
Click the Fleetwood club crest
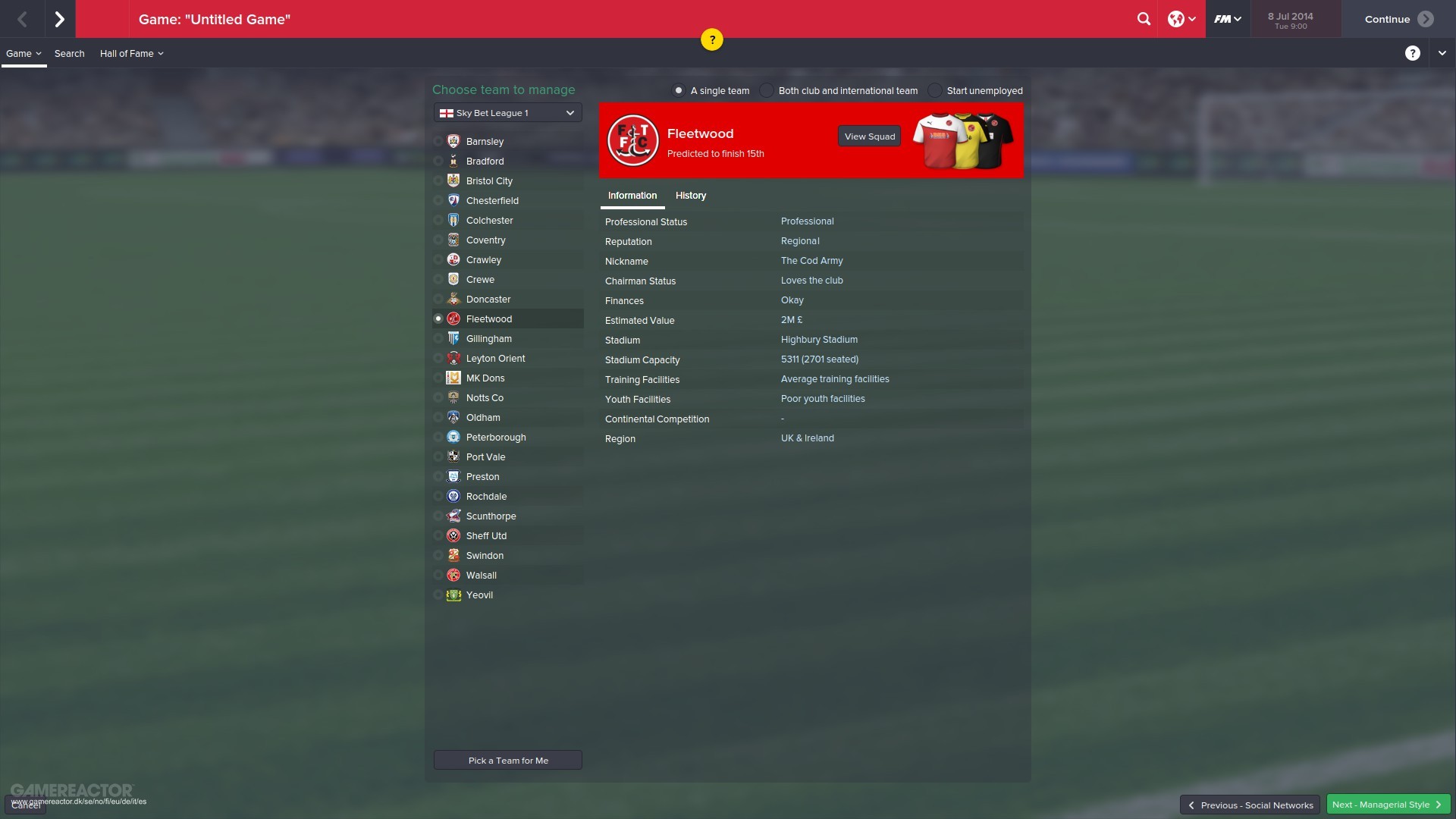(x=632, y=140)
